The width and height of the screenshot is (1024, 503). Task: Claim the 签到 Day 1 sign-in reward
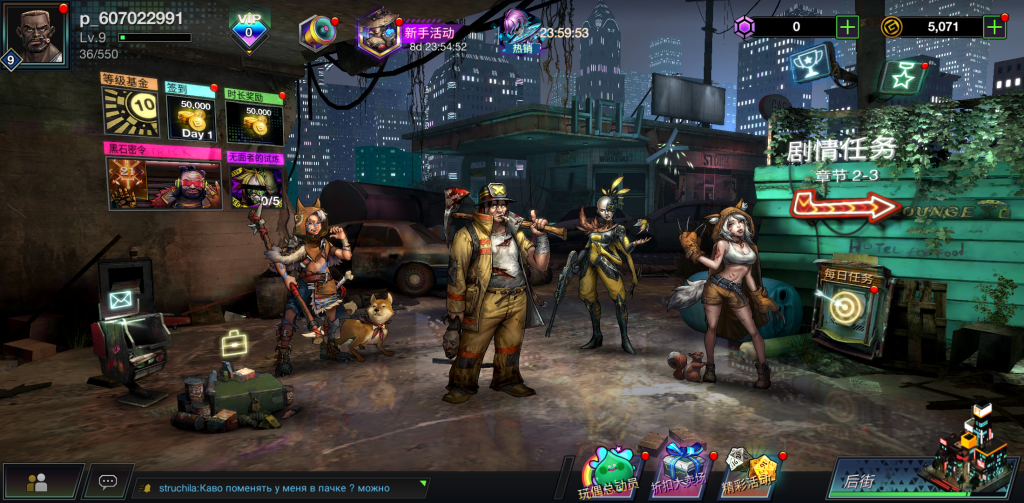(191, 116)
